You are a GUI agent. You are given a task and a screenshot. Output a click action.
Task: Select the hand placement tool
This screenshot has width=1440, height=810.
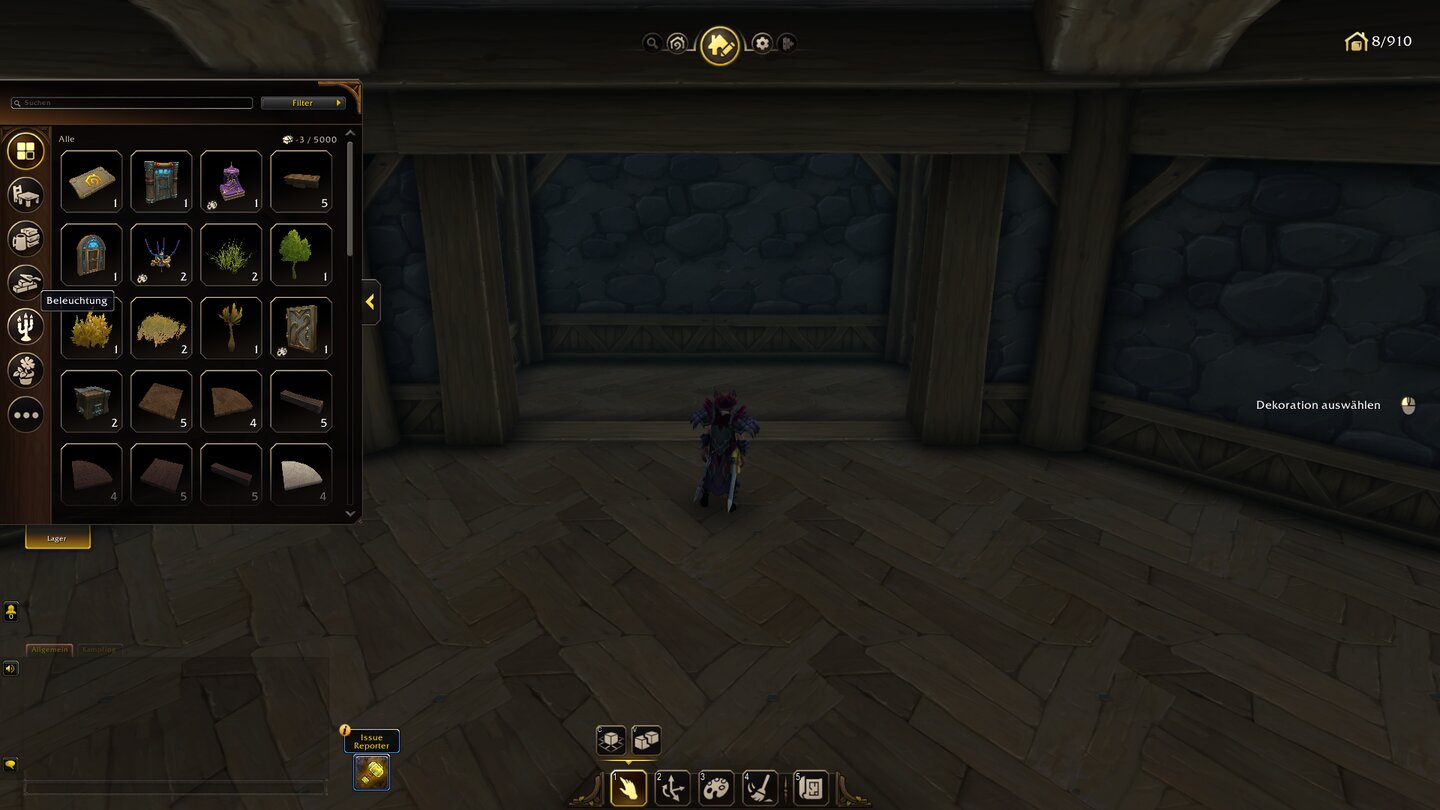pos(627,788)
